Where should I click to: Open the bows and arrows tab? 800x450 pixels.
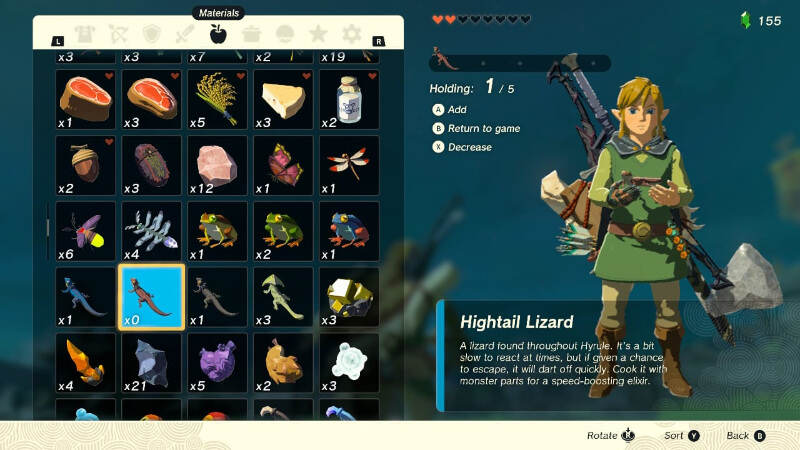[x=118, y=35]
